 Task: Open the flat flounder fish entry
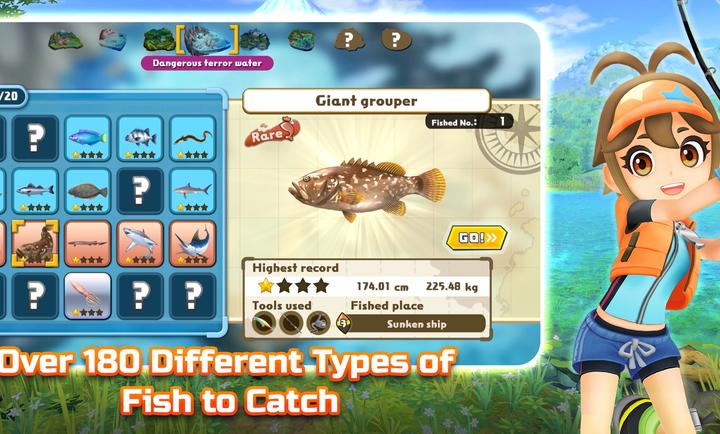[87, 190]
